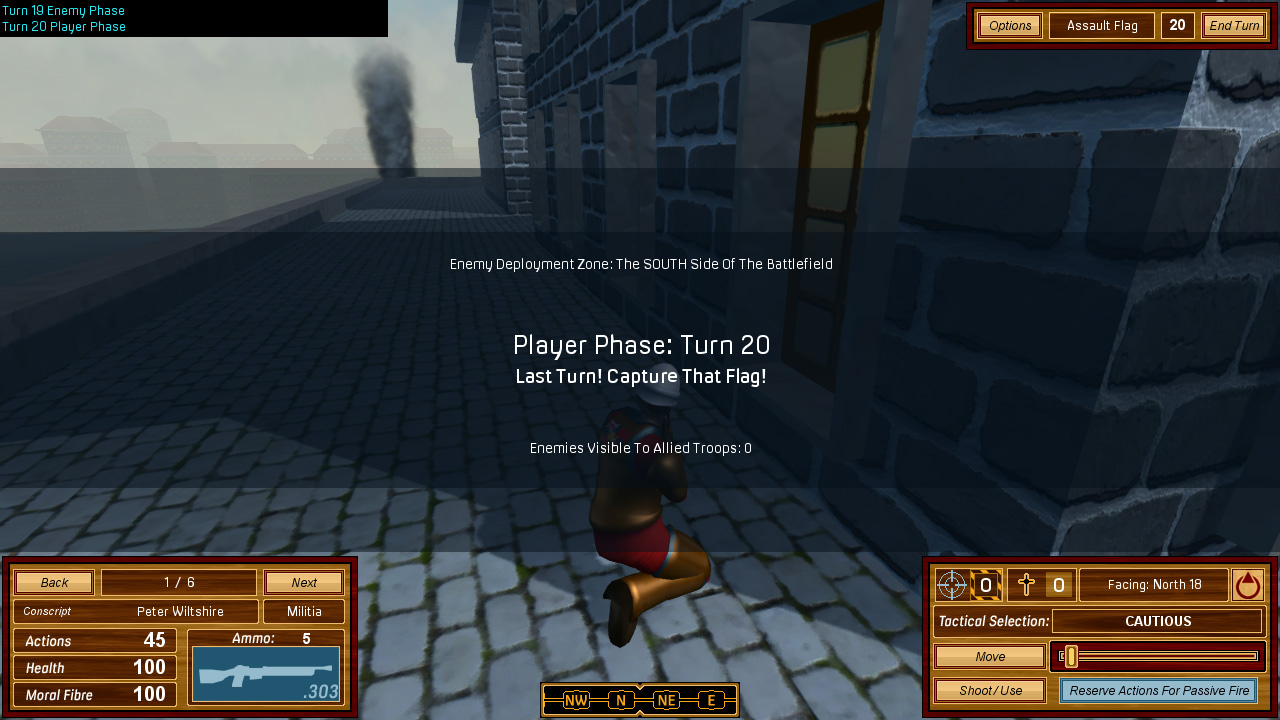This screenshot has height=720, width=1280.
Task: Change the CAUTIOUS tactical selection
Action: pyautogui.click(x=1158, y=621)
